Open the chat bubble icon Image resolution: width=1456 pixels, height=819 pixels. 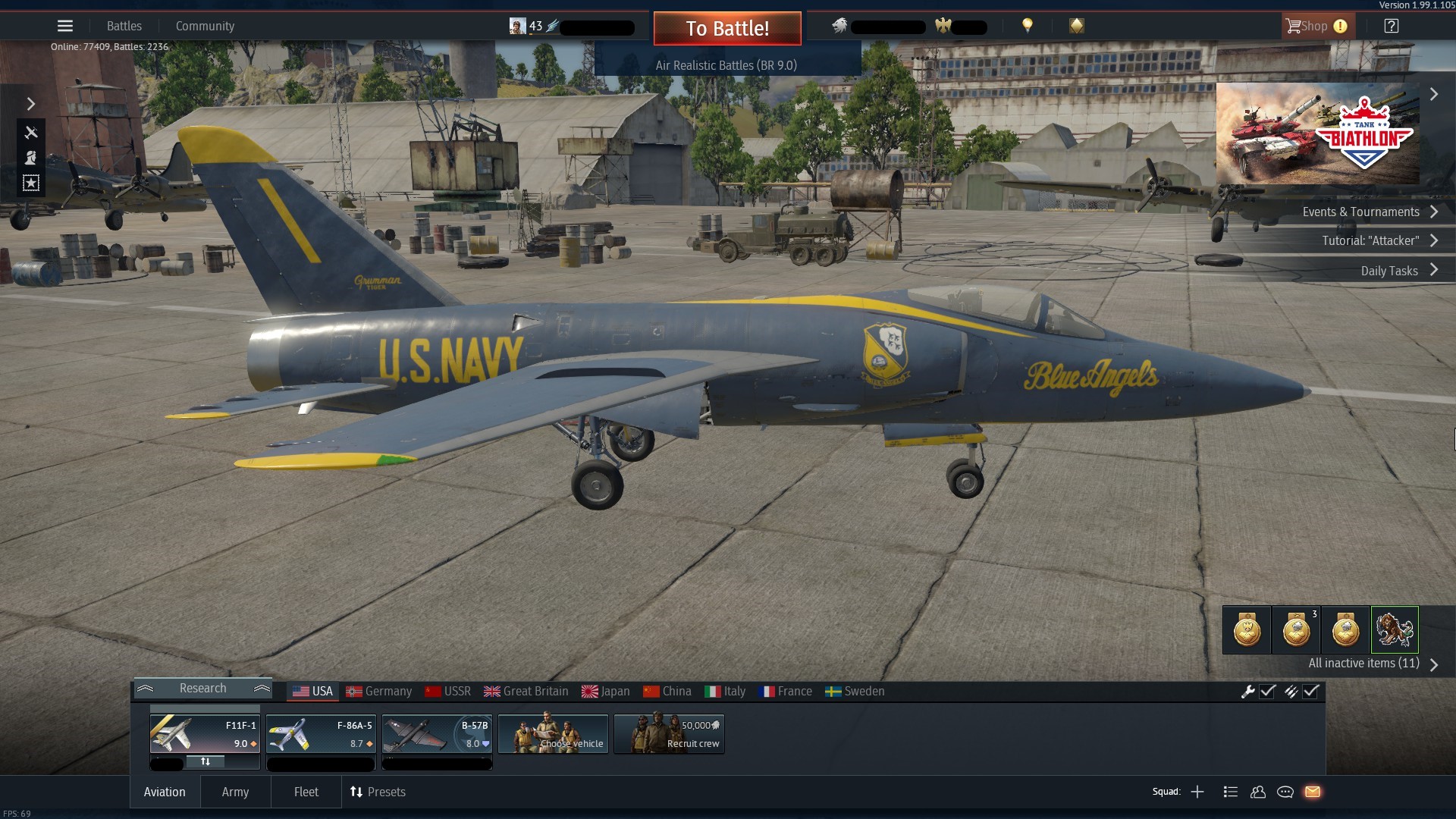1286,792
